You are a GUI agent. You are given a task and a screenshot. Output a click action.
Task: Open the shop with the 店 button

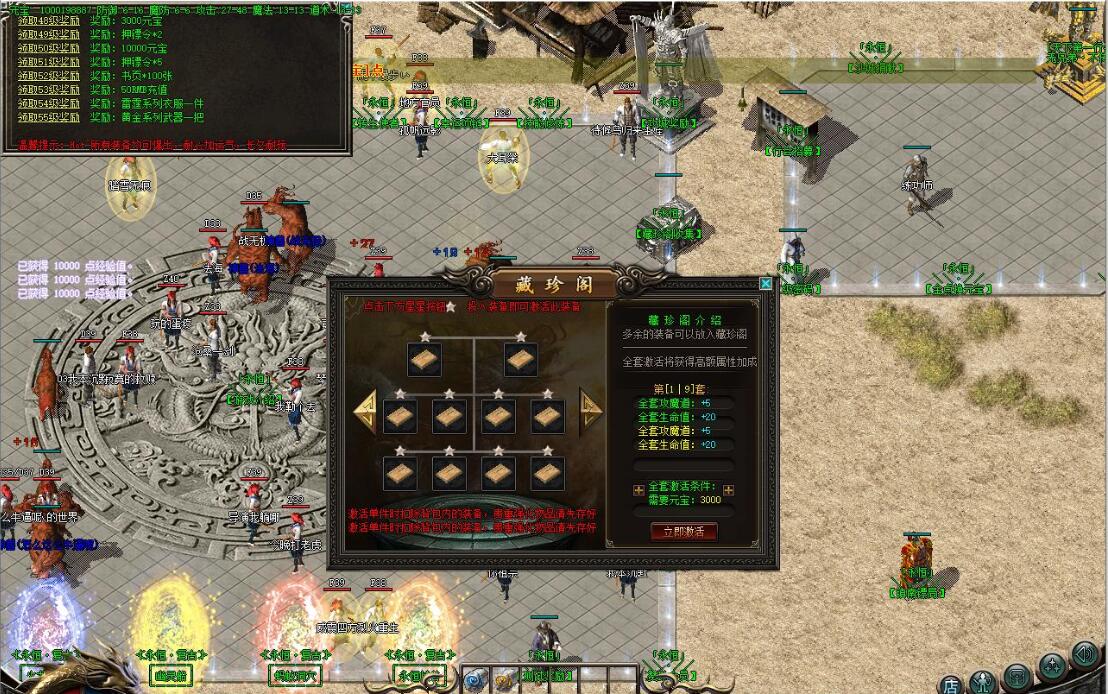(951, 684)
